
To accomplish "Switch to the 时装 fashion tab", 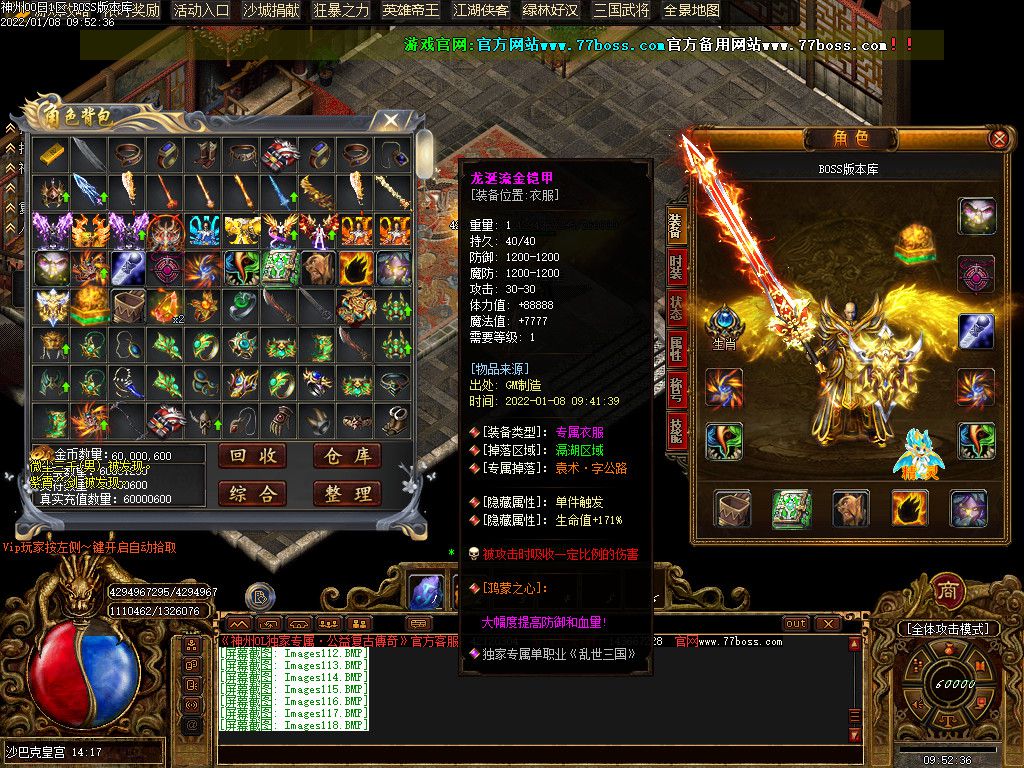I will point(677,268).
